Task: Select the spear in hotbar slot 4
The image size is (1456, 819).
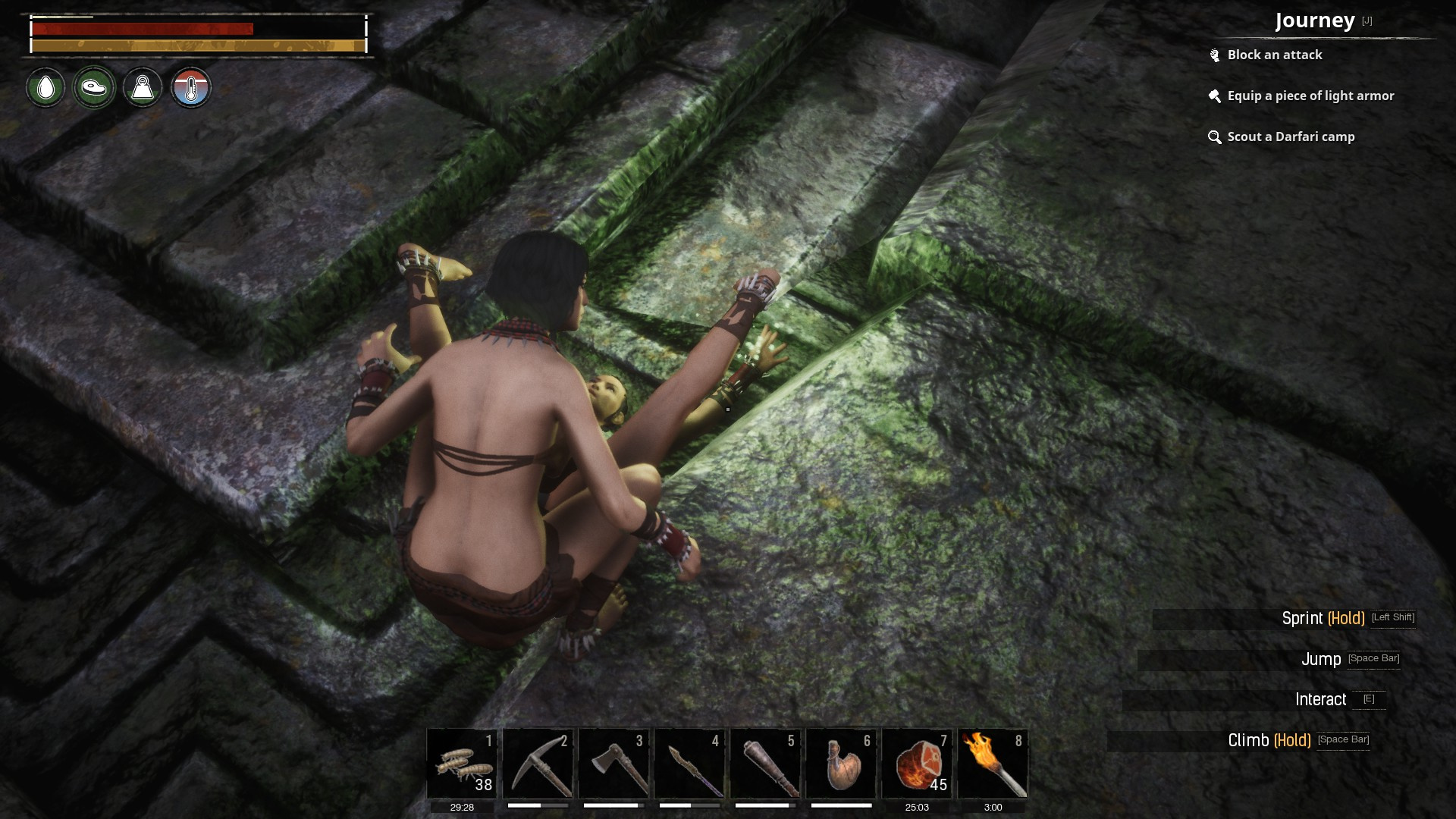Action: (x=689, y=764)
